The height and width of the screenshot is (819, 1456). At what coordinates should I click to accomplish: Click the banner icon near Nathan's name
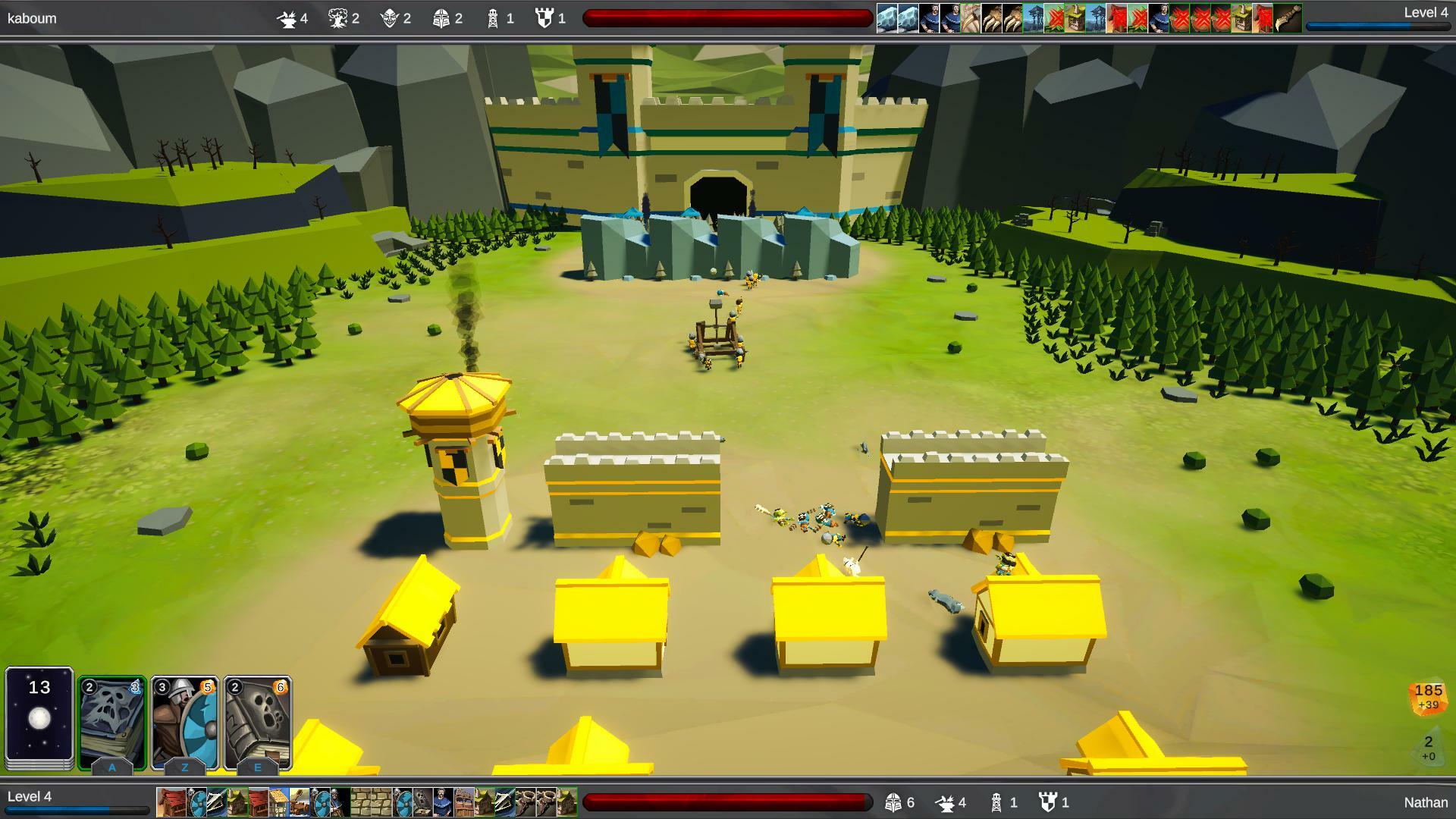(x=1049, y=802)
